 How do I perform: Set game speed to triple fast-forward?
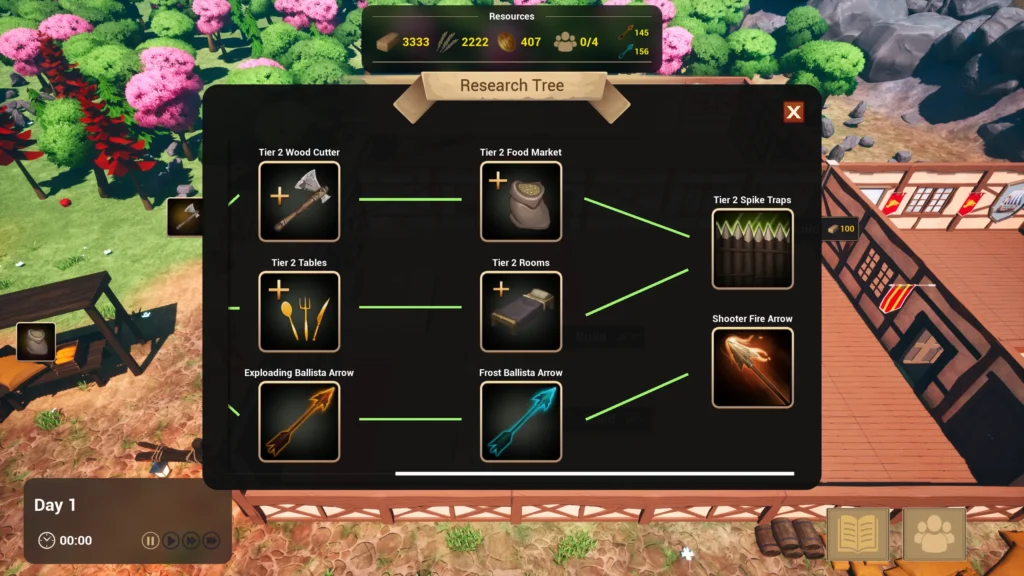pos(211,541)
